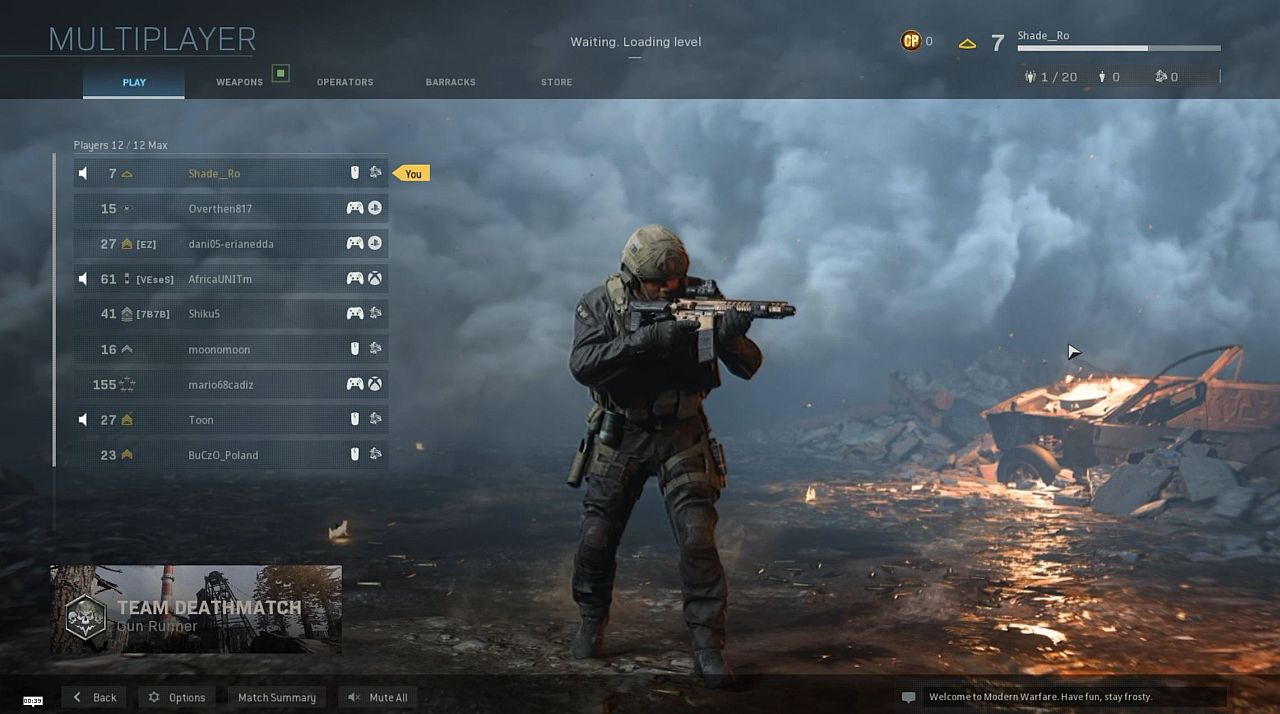Select the player named Toon
1280x714 pixels.
(230, 420)
